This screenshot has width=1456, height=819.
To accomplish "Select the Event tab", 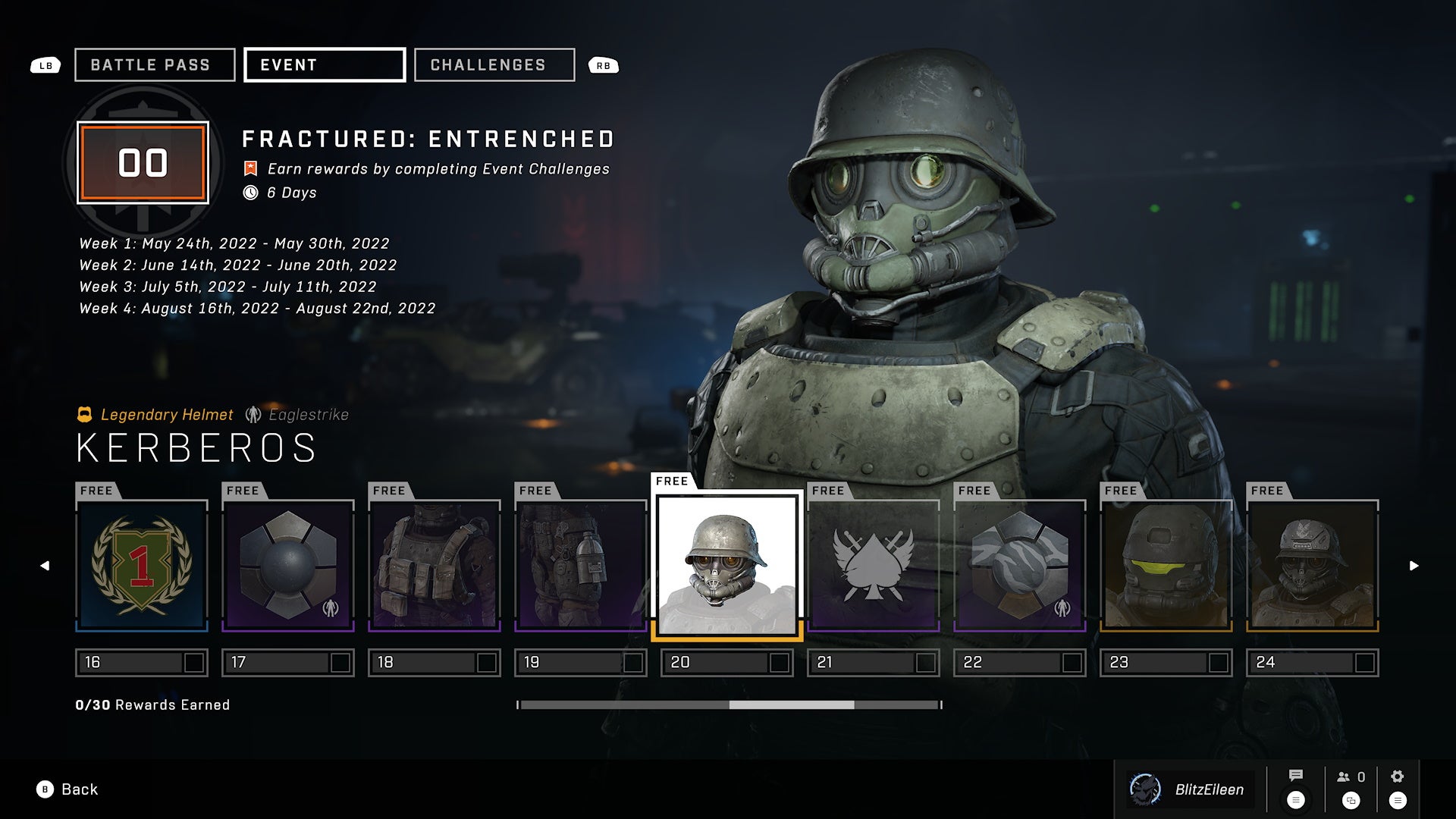I will pos(325,65).
